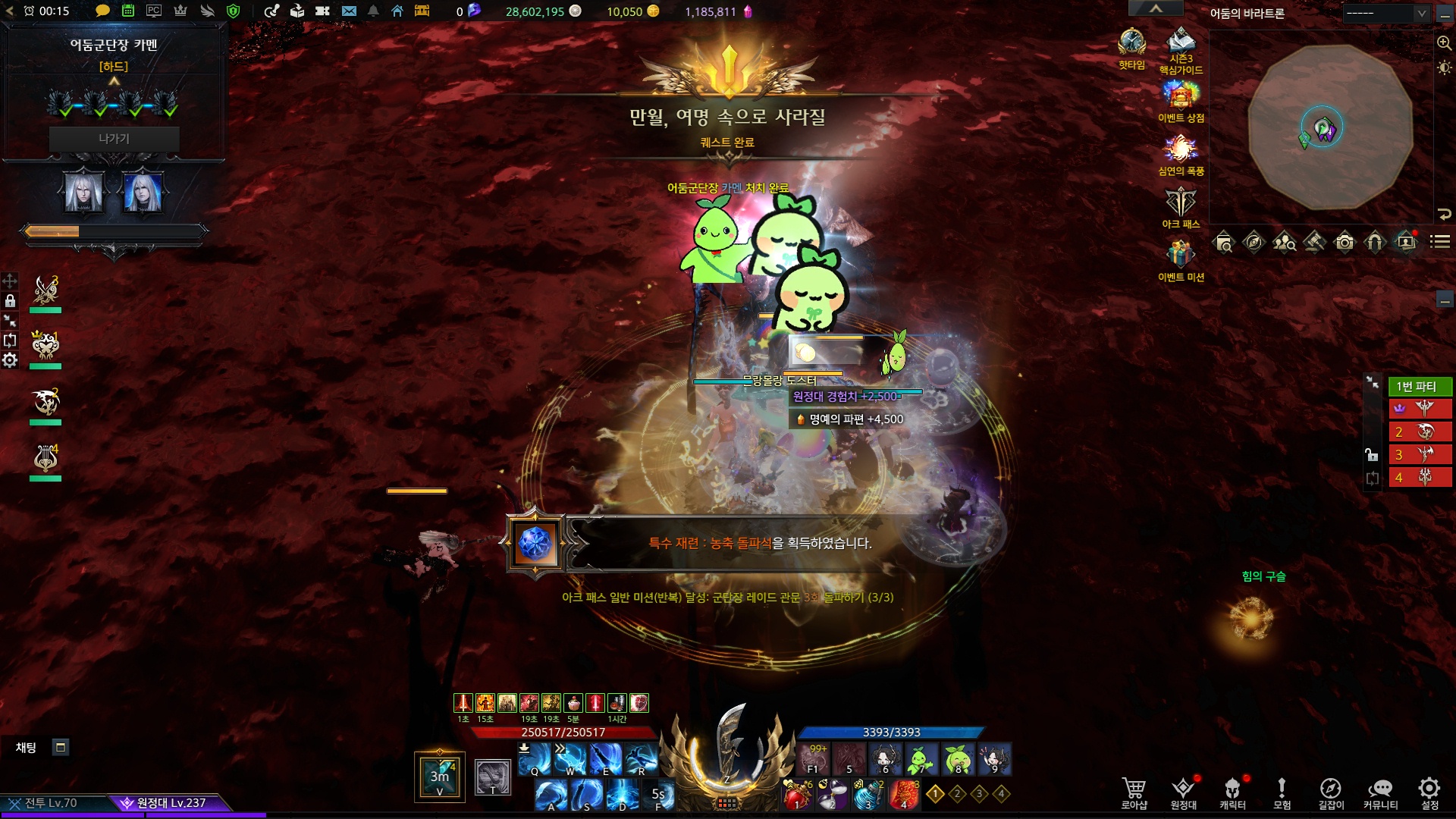
Task: Open the channel dropdown beside the zone name
Action: pos(1387,14)
